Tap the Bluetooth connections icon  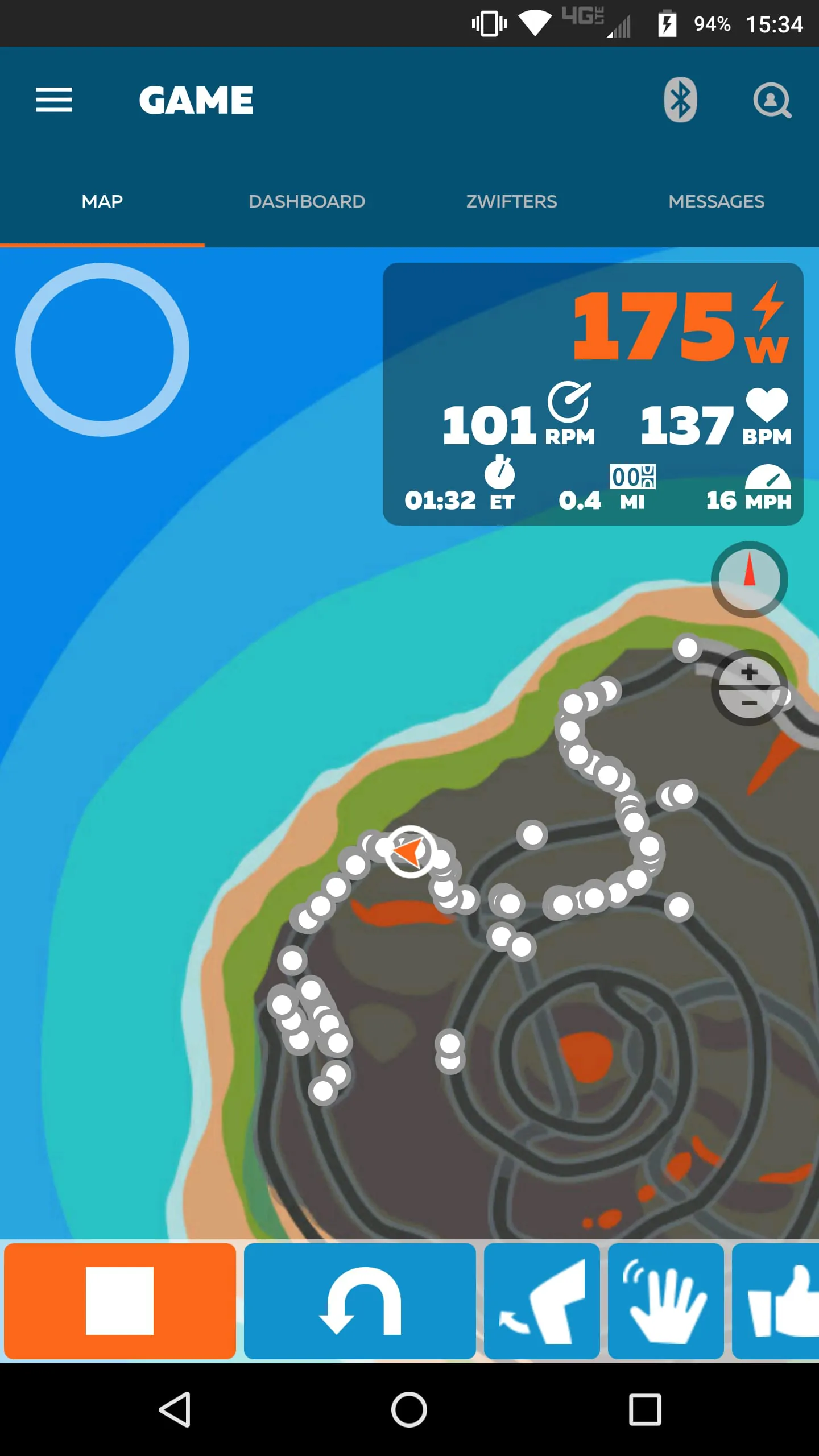click(680, 100)
